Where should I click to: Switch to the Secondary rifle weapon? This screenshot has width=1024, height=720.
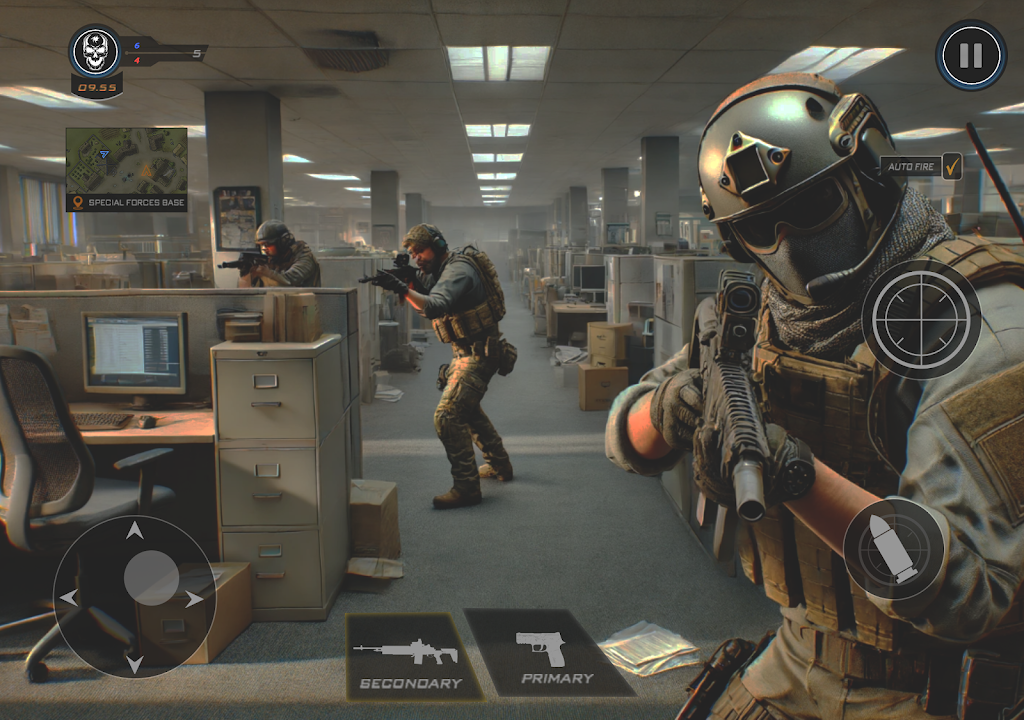click(409, 657)
